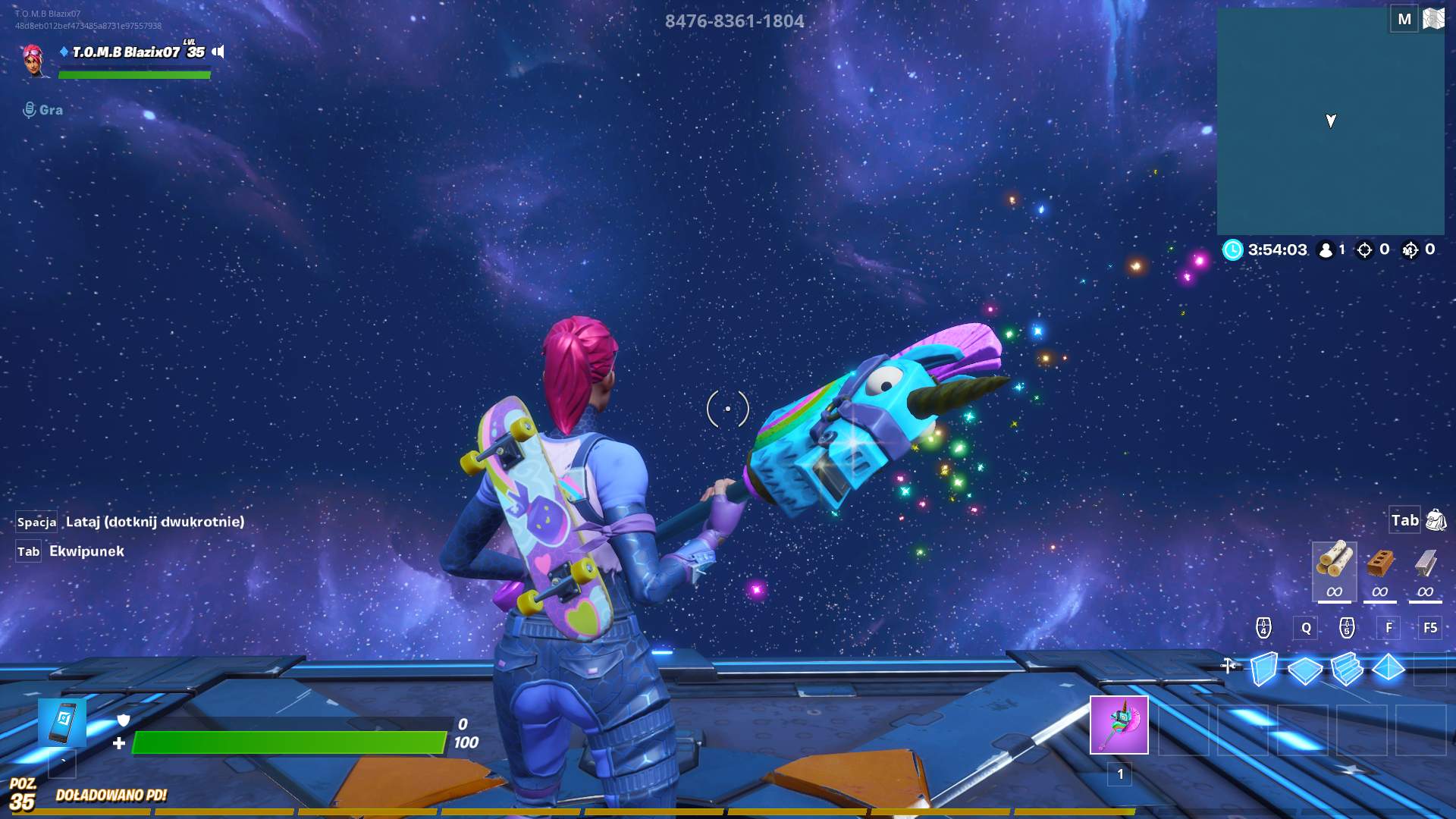Choose the brick building material
1456x819 pixels.
tap(1380, 565)
